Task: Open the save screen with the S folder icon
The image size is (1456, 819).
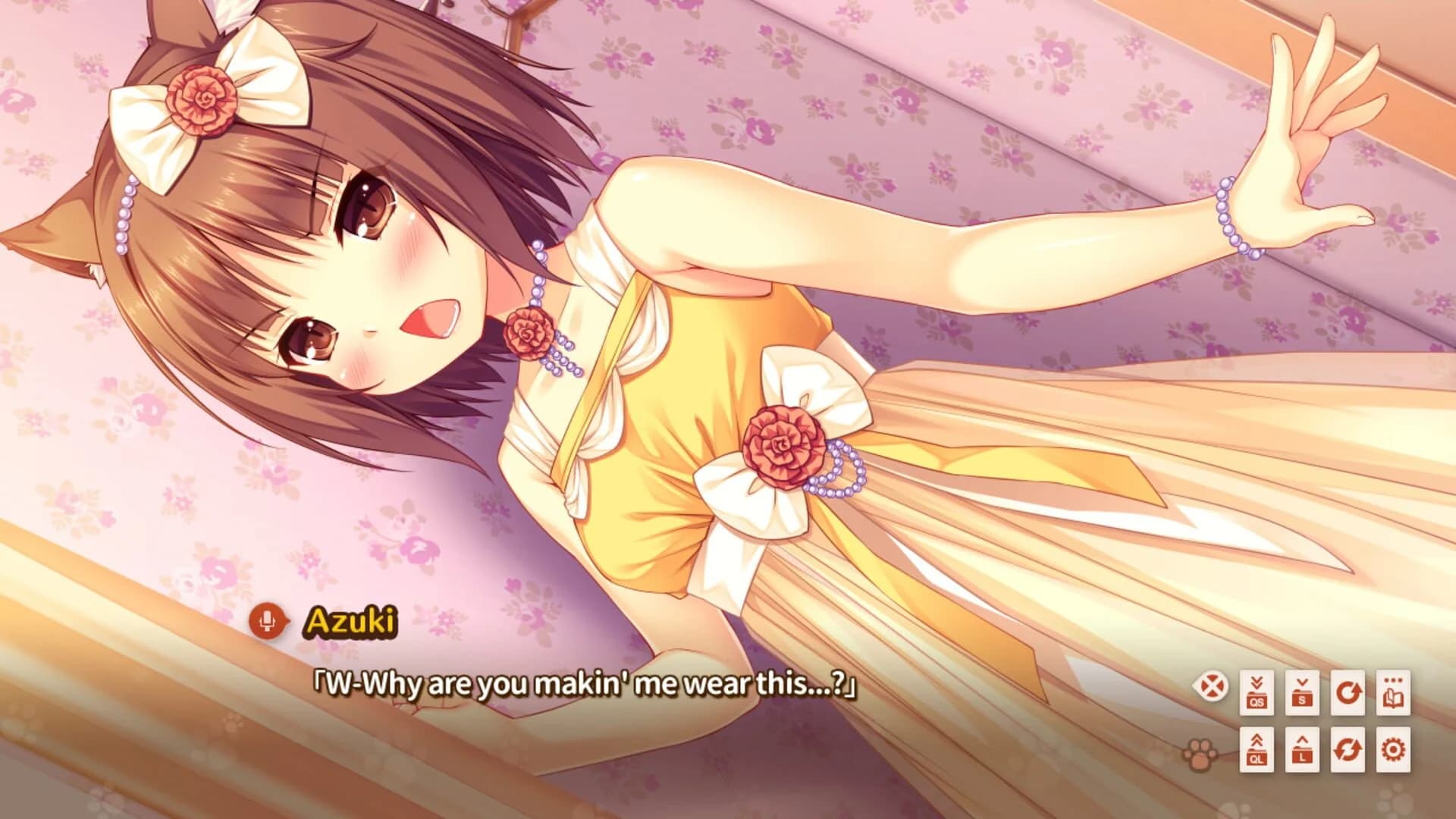Action: [1303, 692]
